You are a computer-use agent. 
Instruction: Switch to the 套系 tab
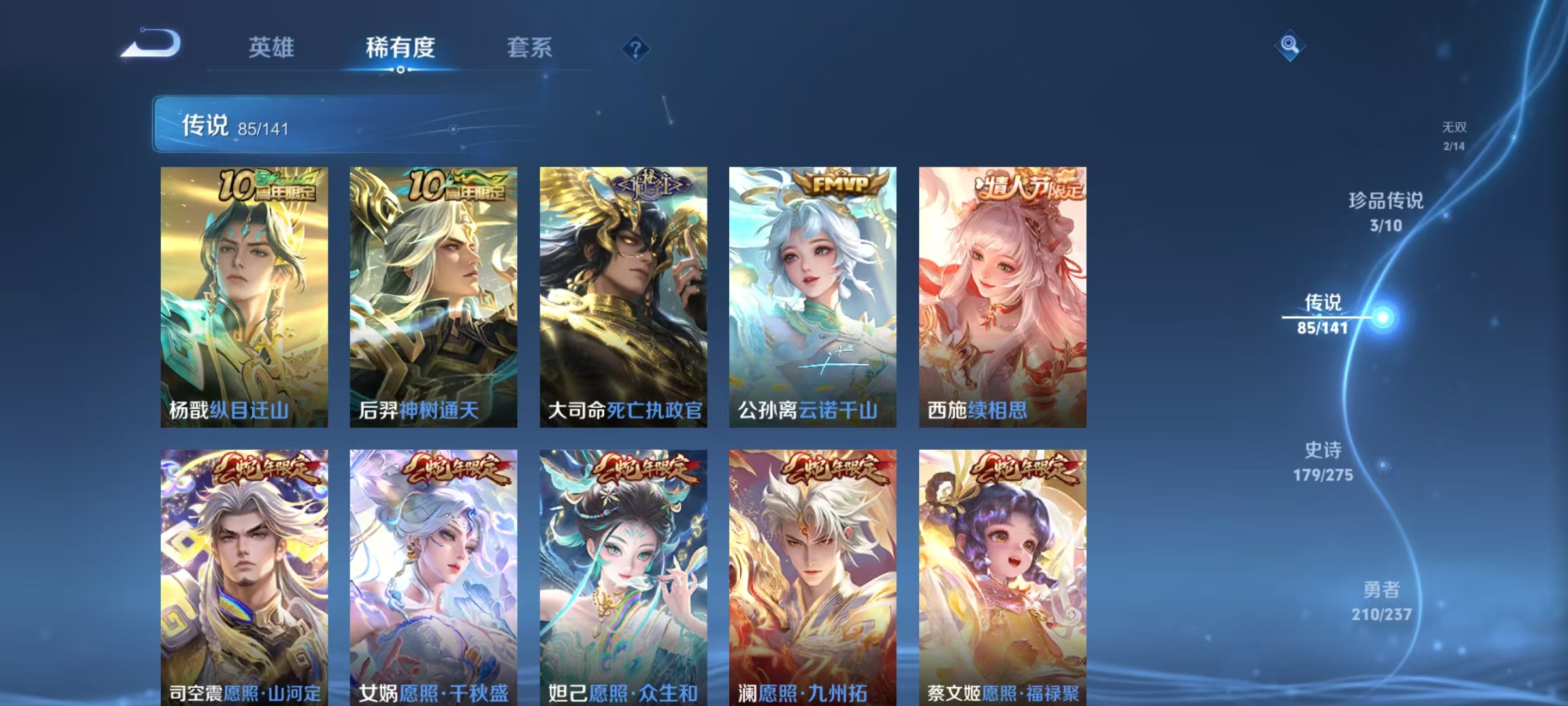pos(529,48)
